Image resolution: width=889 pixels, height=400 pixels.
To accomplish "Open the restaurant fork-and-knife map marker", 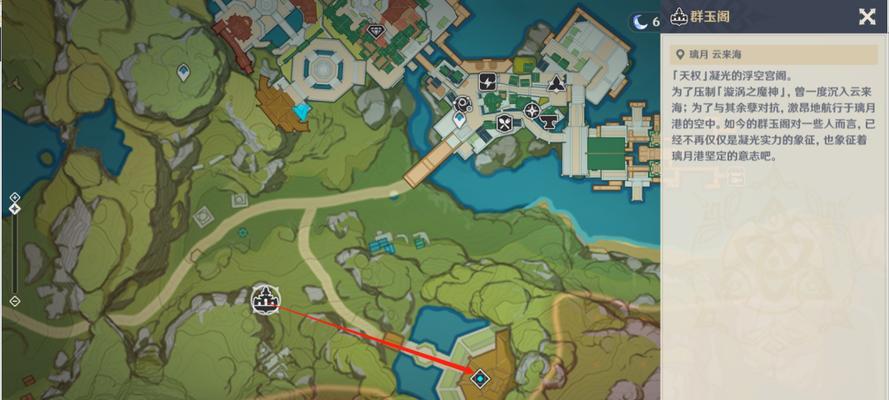I will [x=505, y=124].
